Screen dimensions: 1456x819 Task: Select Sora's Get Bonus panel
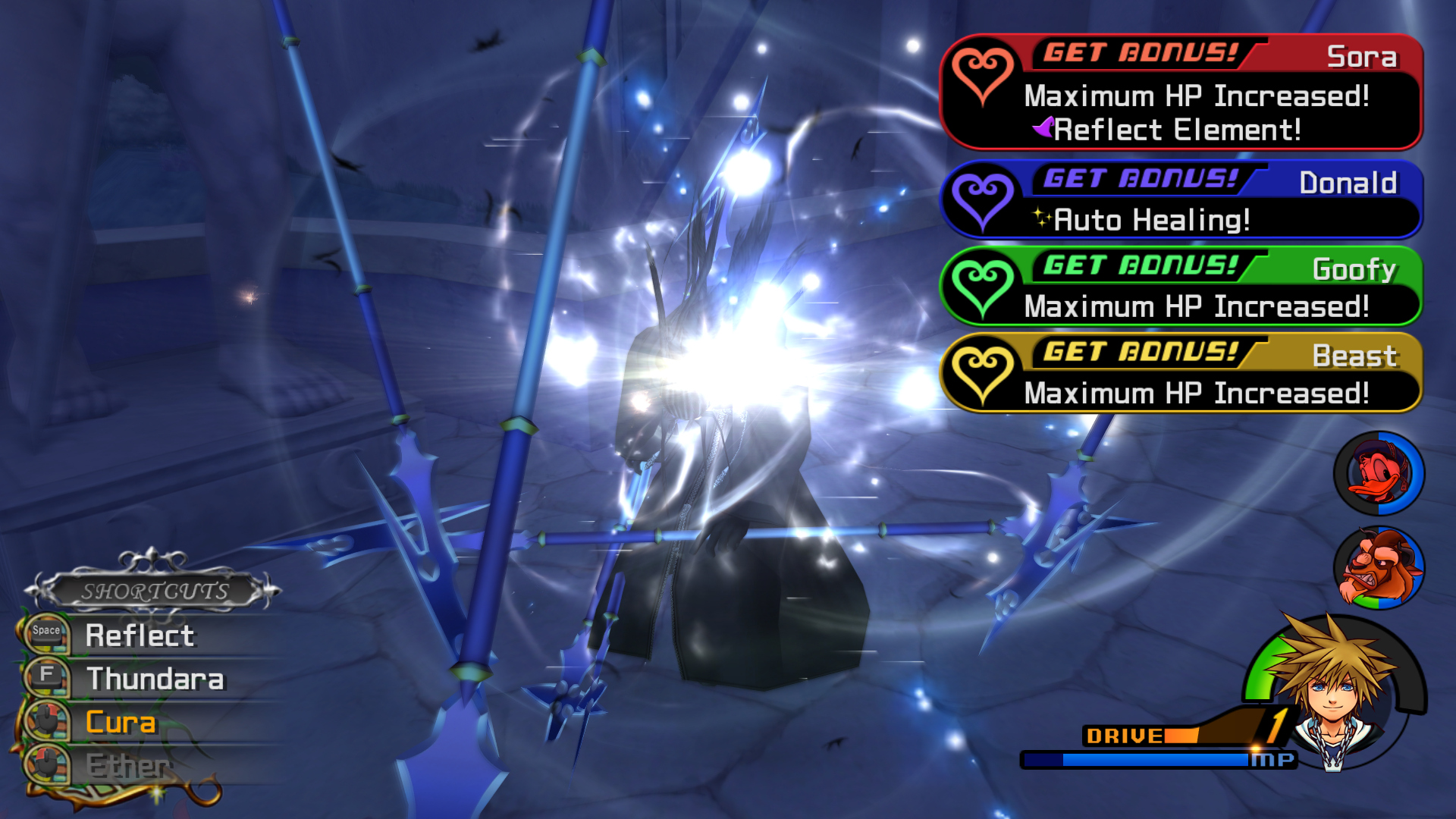1180,92
